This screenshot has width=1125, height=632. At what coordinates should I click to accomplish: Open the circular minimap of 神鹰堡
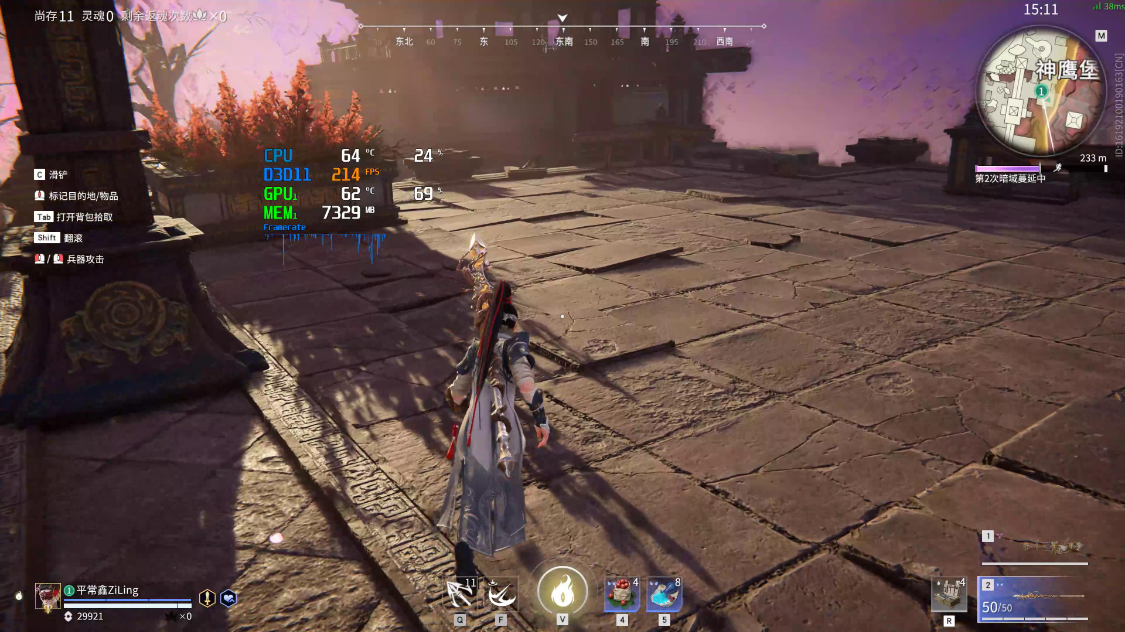[x=1041, y=90]
